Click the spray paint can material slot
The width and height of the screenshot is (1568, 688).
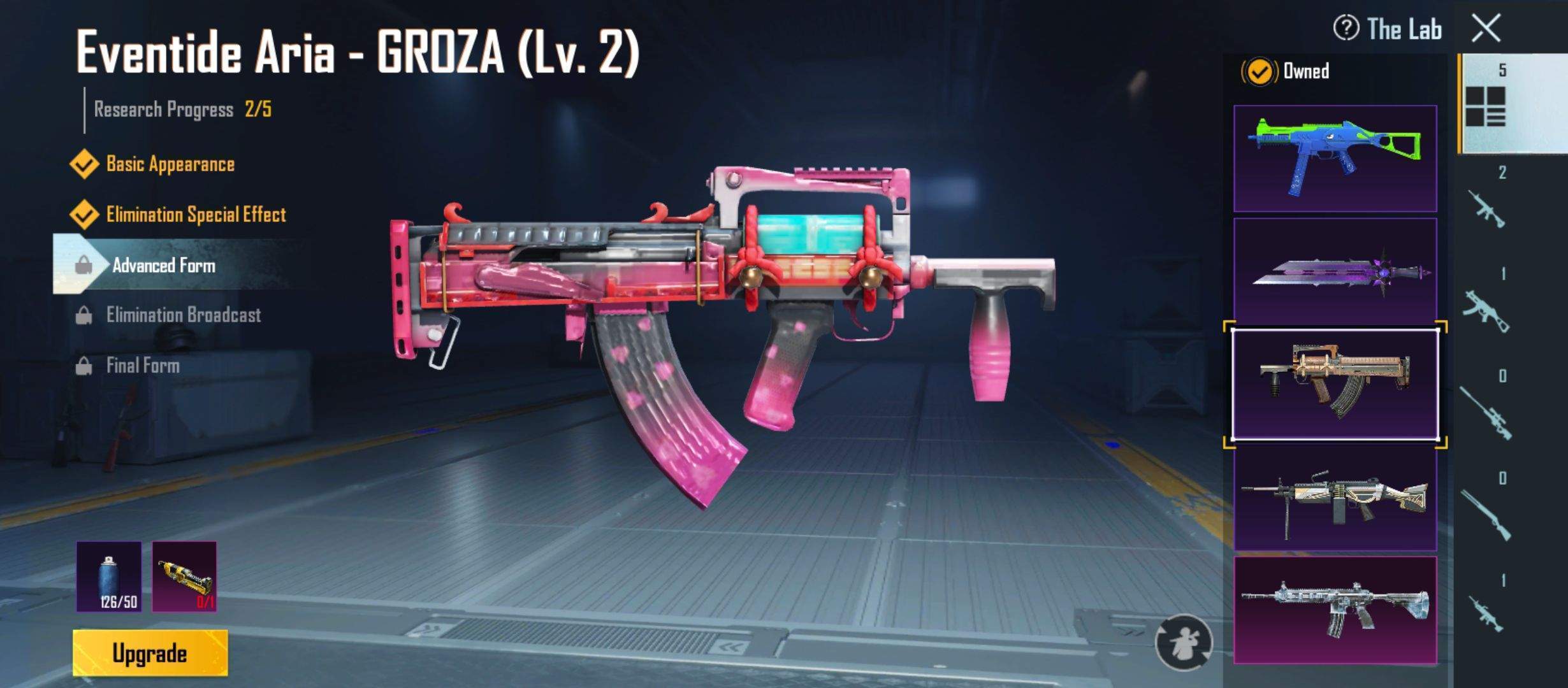click(x=109, y=577)
